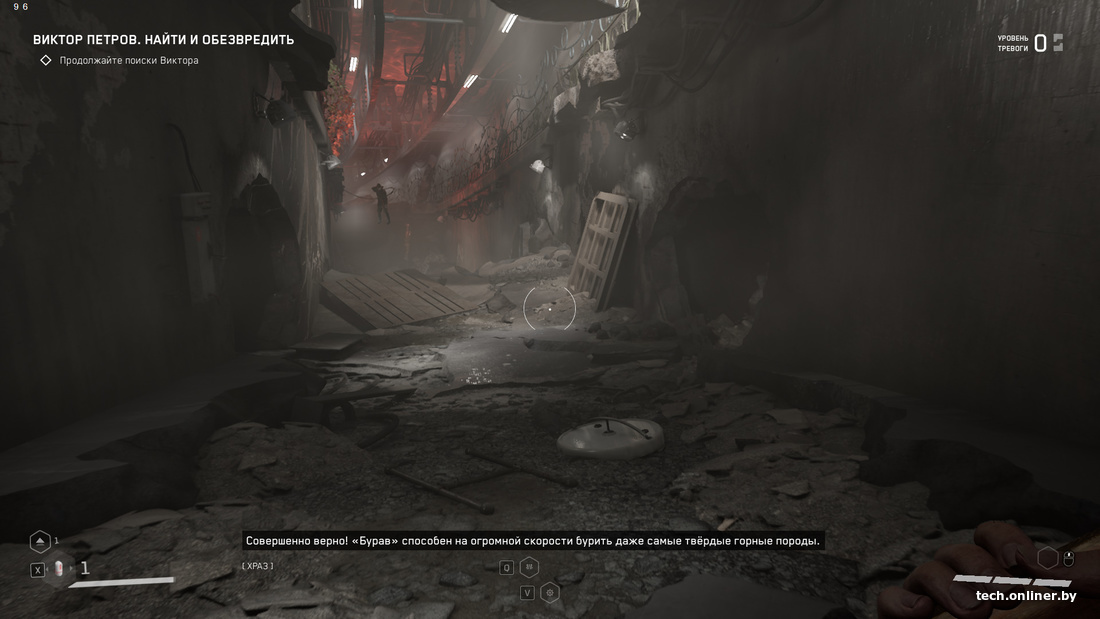This screenshot has width=1100, height=619.
Task: Activate the gear hexagon ability beside V
Action: tap(549, 592)
